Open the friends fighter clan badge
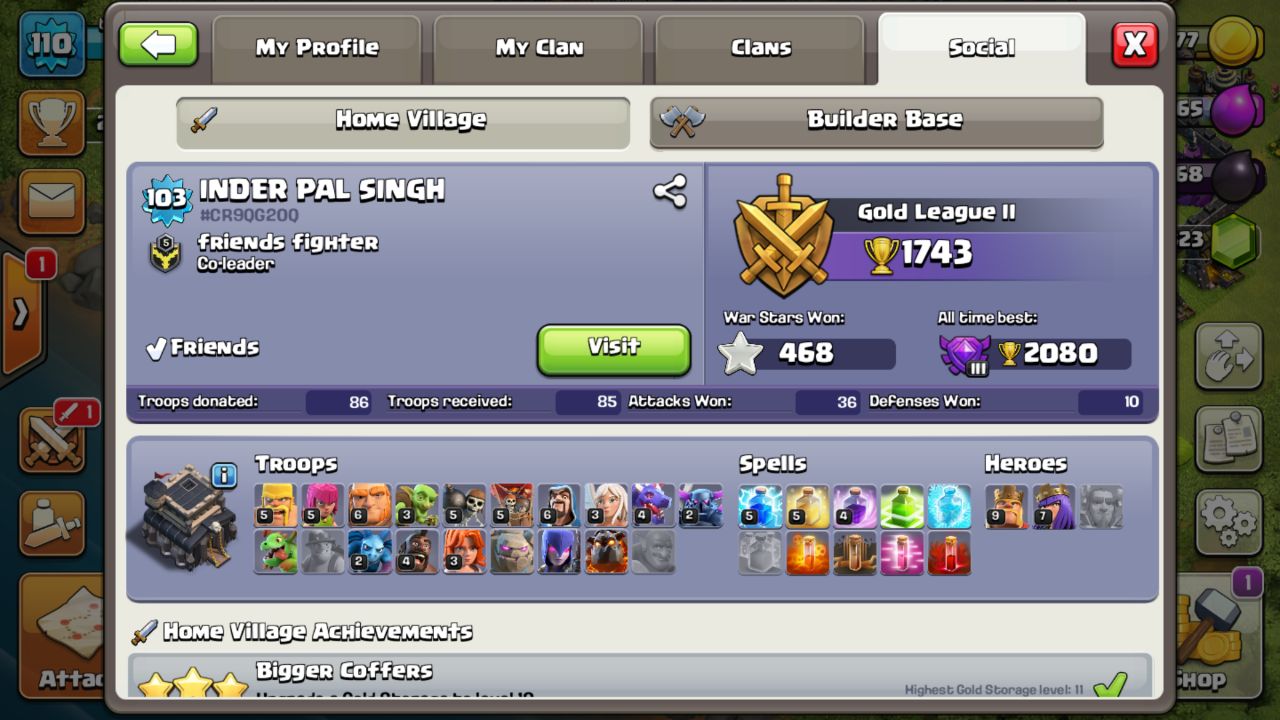The width and height of the screenshot is (1280, 720). [x=165, y=254]
